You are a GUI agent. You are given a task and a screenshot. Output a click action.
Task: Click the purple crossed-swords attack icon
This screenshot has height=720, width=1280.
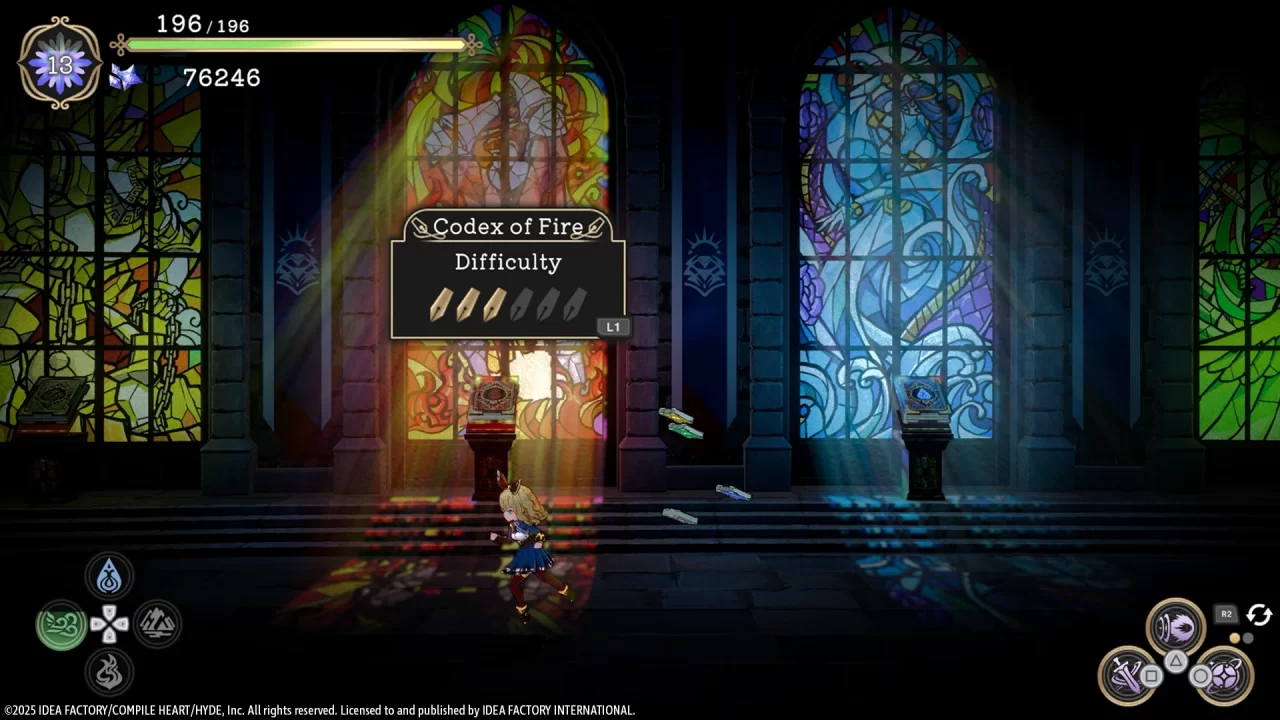1125,675
